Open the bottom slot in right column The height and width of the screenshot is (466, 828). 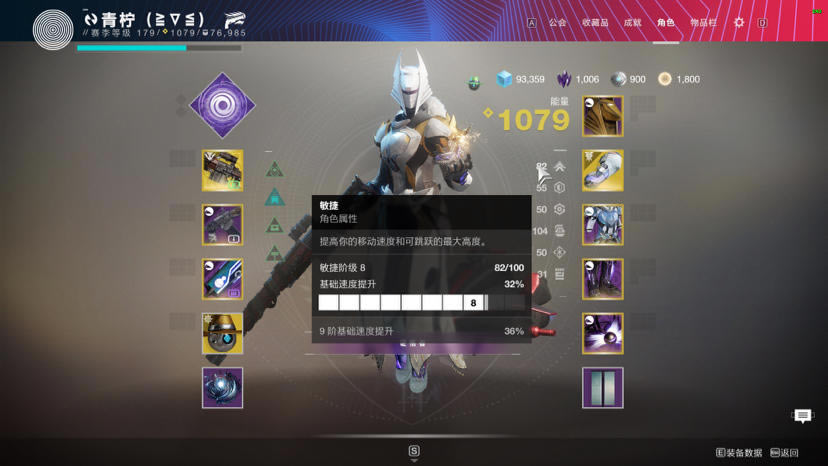(x=603, y=388)
